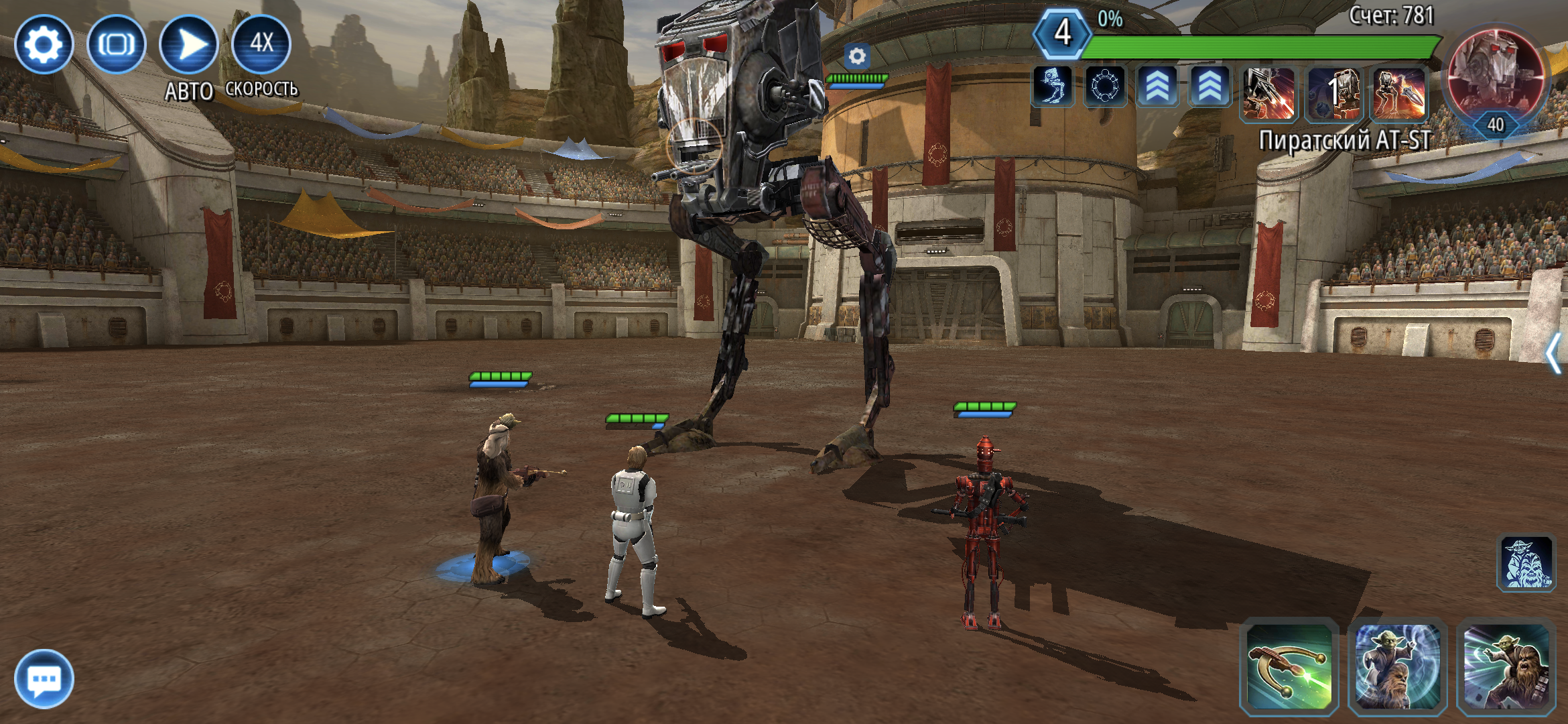
Task: View the AT-ST missile launch ability
Action: tap(1399, 94)
